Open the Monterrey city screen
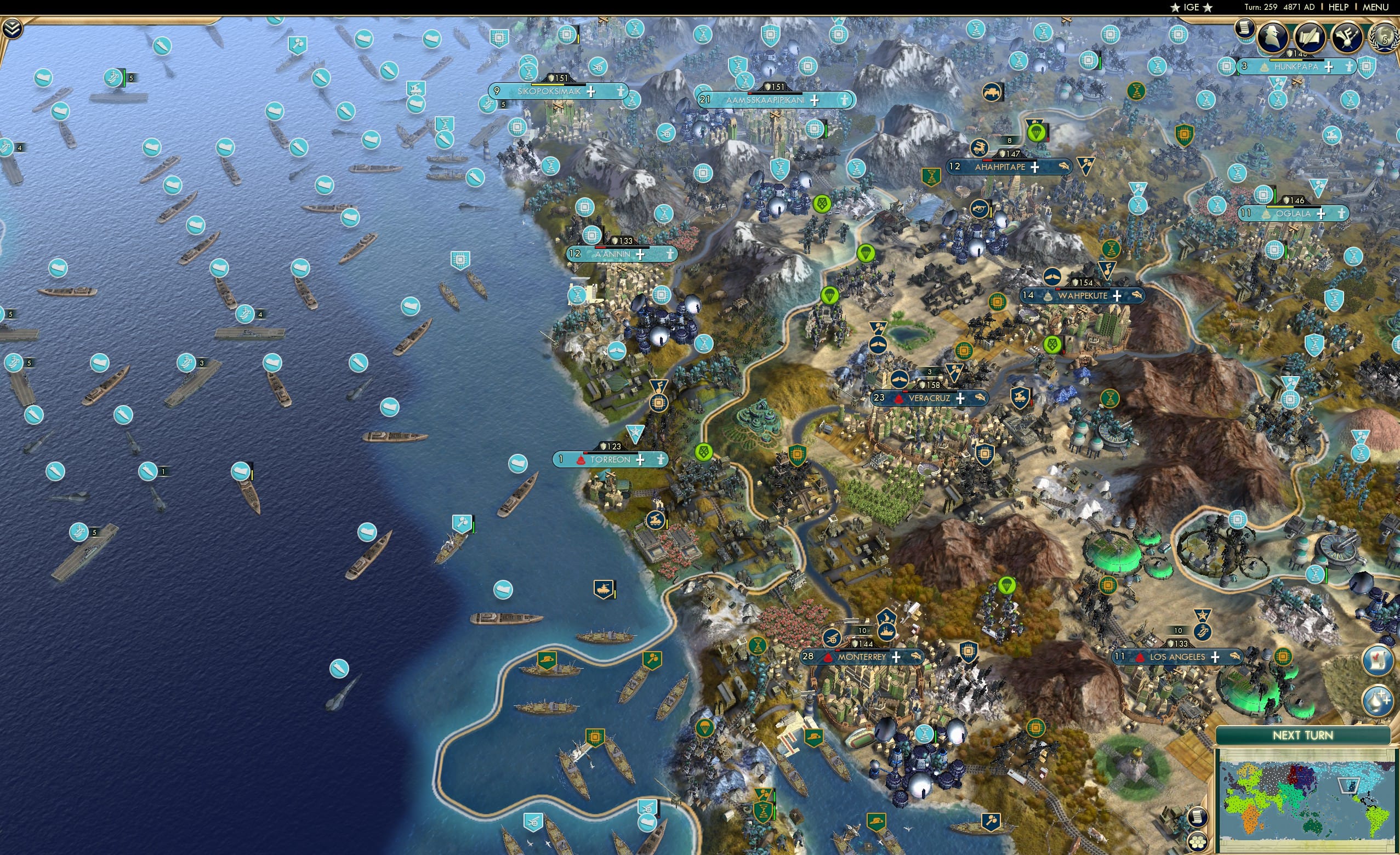 862,657
